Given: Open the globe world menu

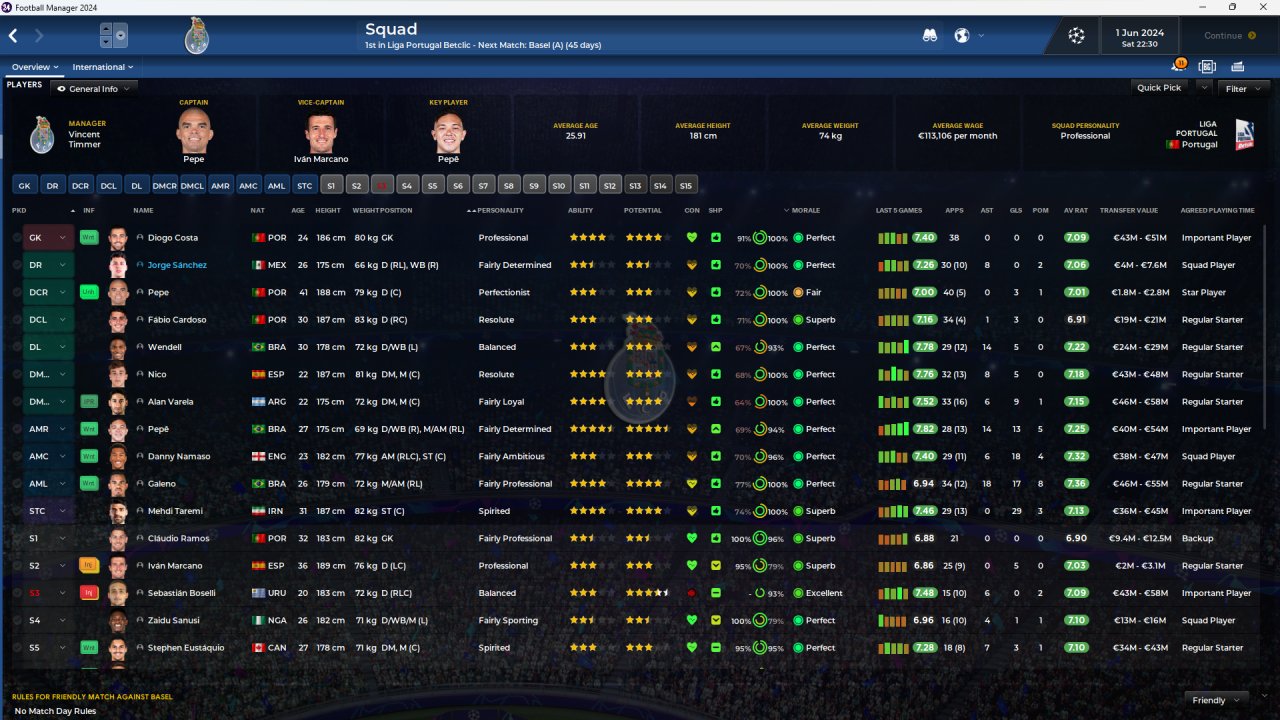Looking at the screenshot, I should point(962,36).
